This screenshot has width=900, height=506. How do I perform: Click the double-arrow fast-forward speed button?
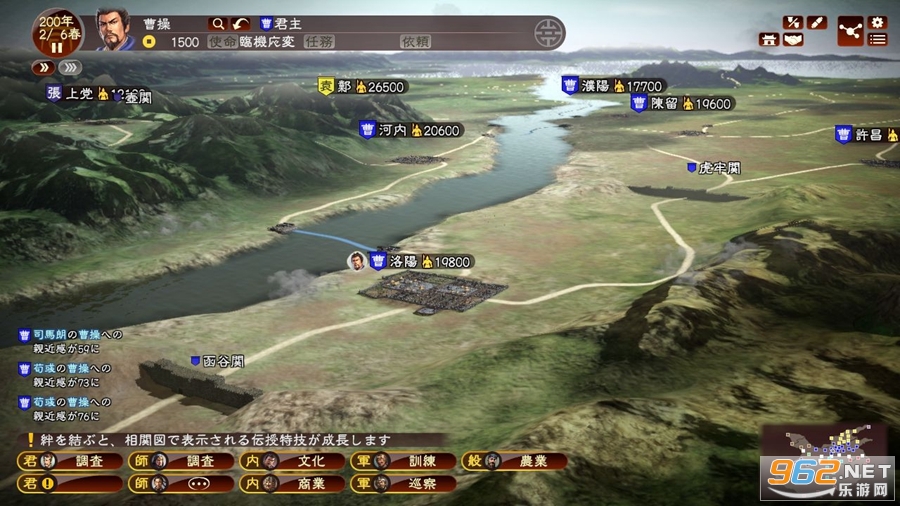point(45,67)
